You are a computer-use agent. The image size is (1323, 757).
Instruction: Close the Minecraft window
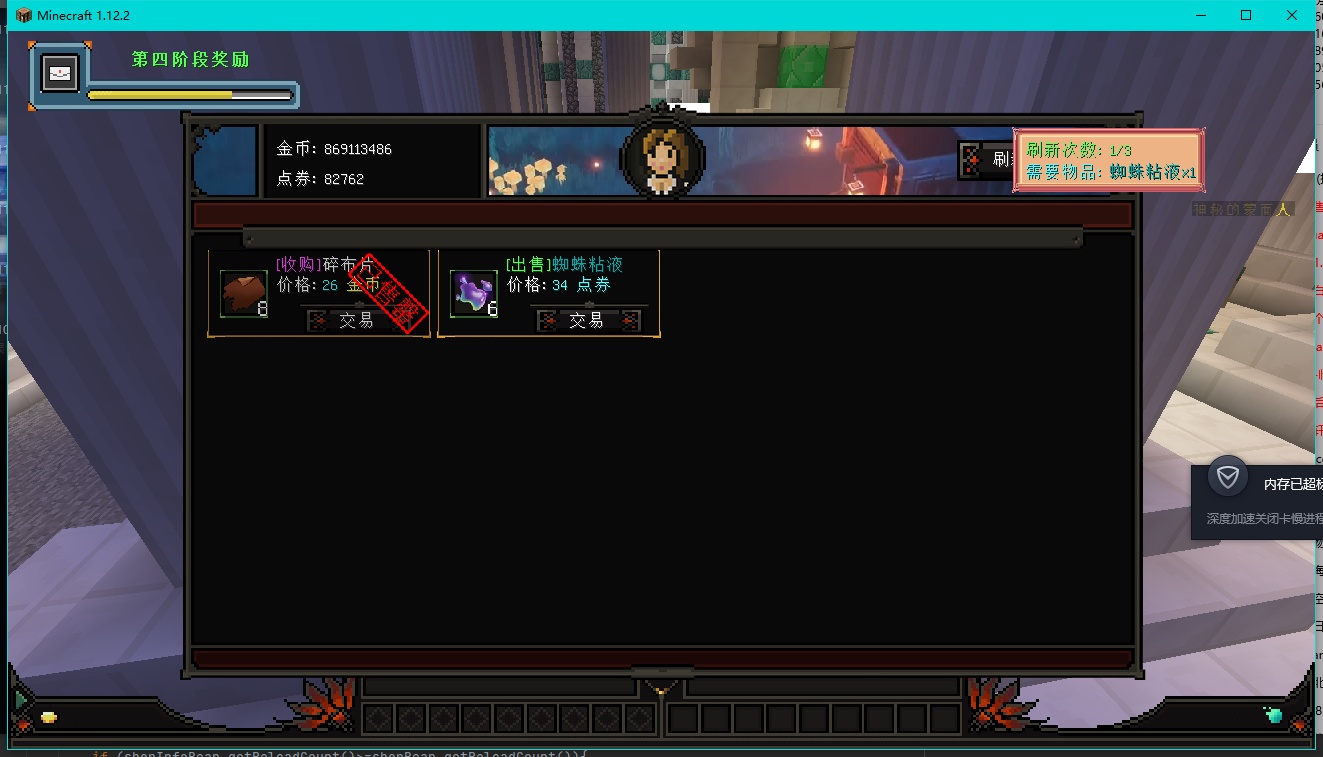tap(1292, 15)
